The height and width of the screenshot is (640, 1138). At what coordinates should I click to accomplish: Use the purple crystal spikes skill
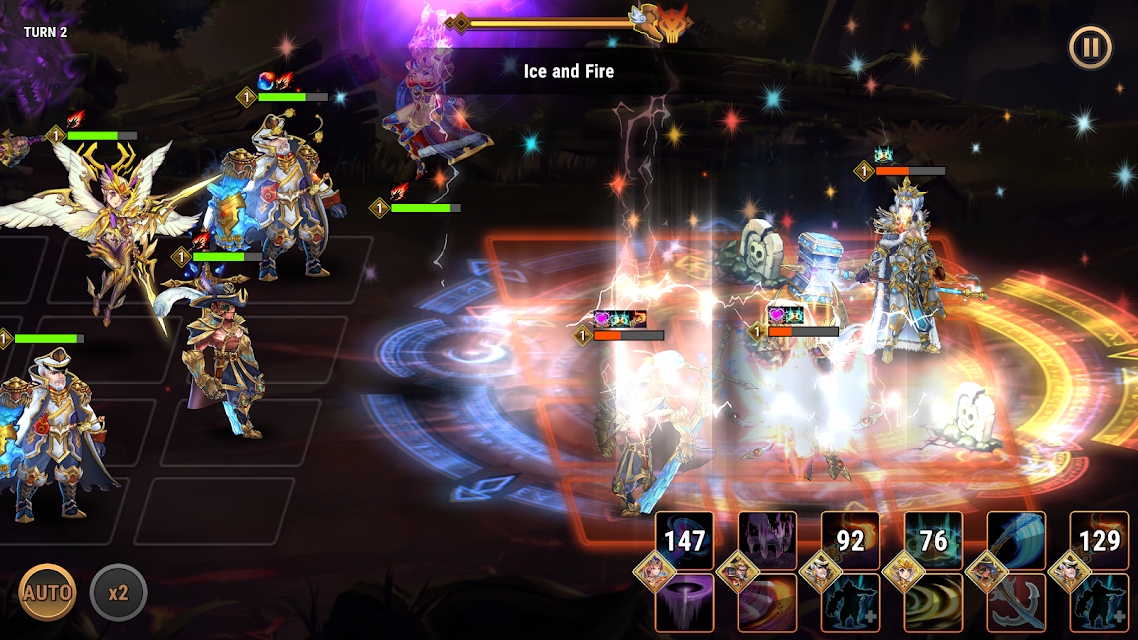click(x=768, y=541)
